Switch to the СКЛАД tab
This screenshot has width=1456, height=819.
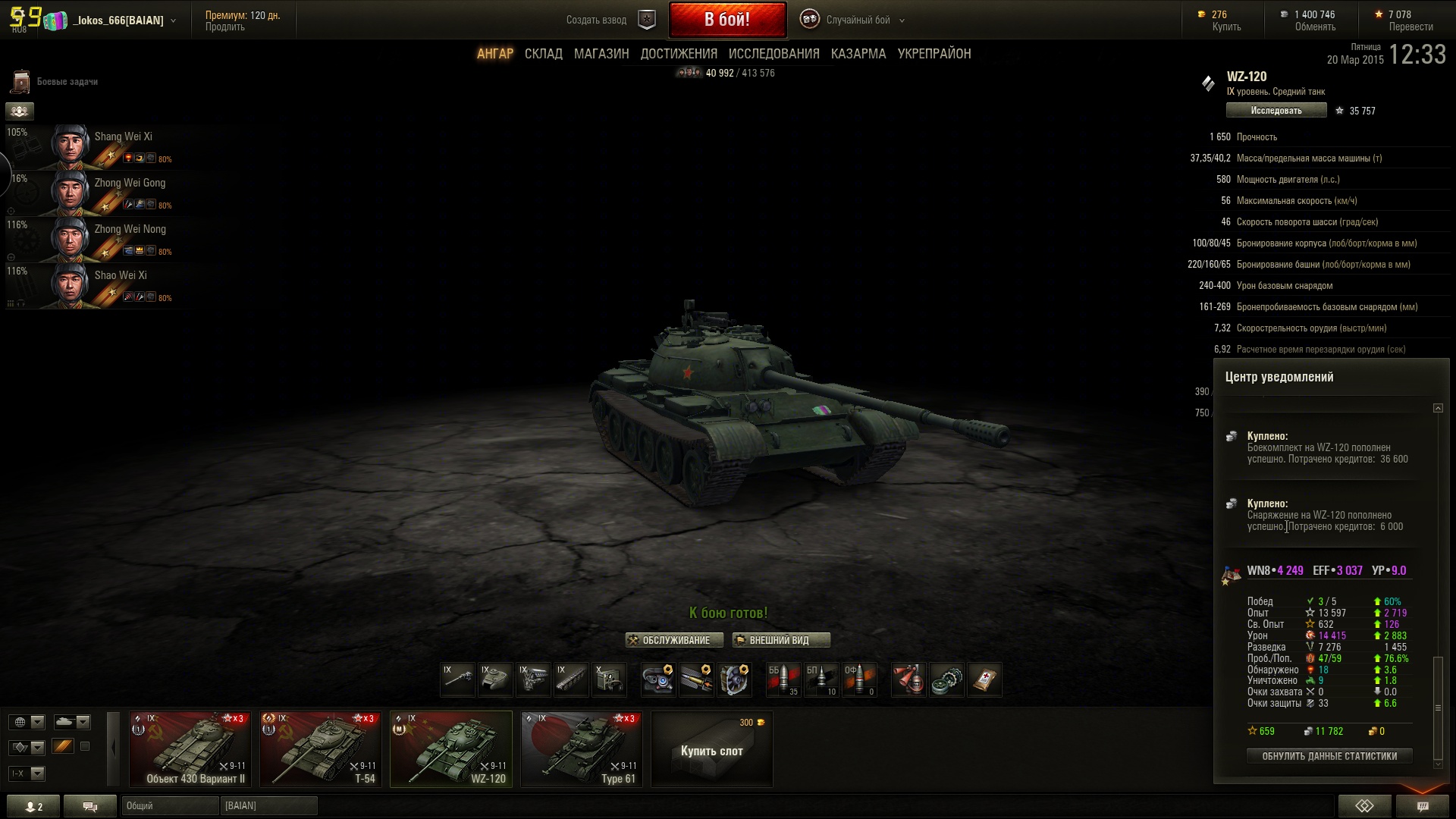(543, 54)
